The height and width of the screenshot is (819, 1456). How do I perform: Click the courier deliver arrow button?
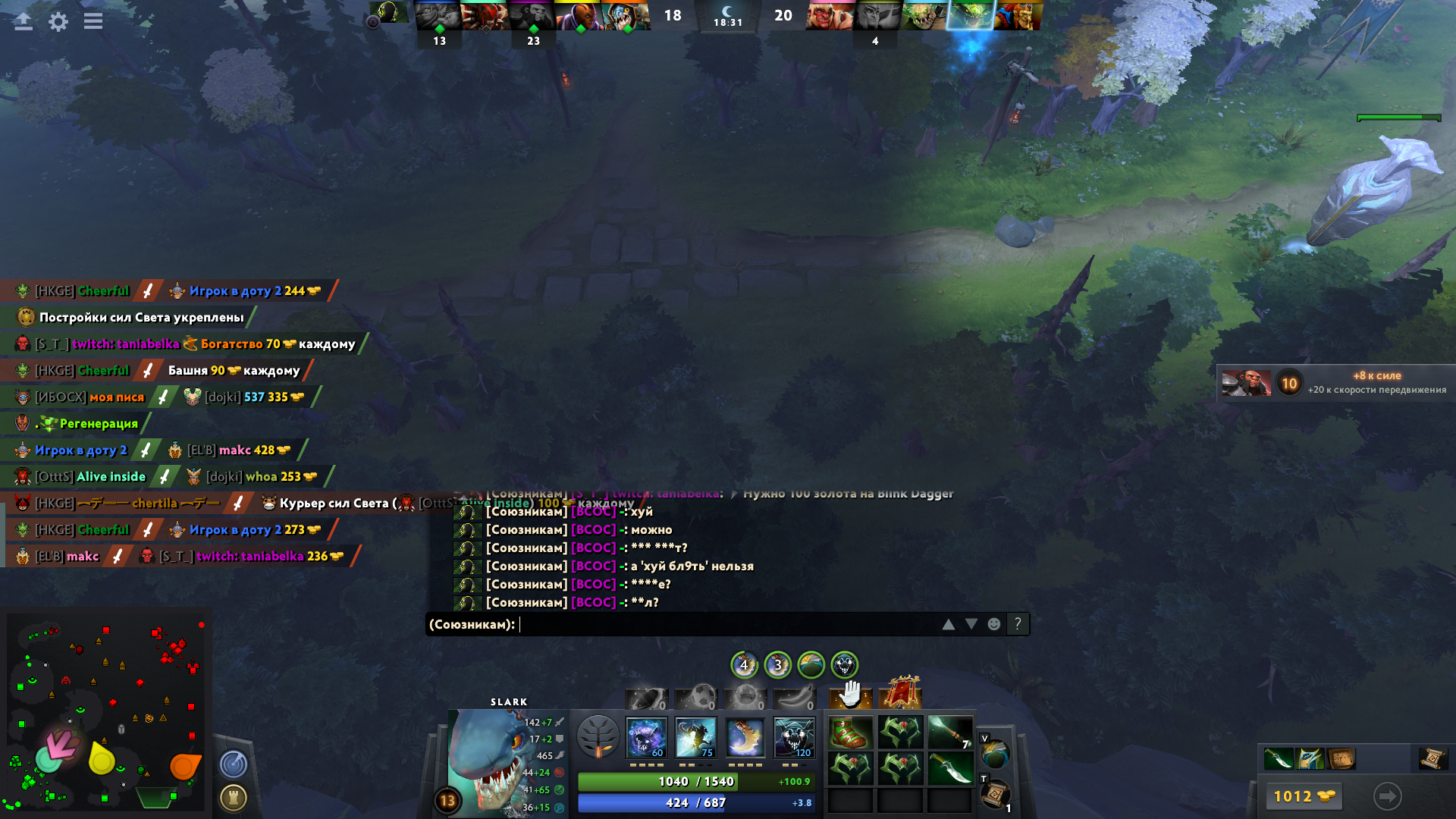1387,796
